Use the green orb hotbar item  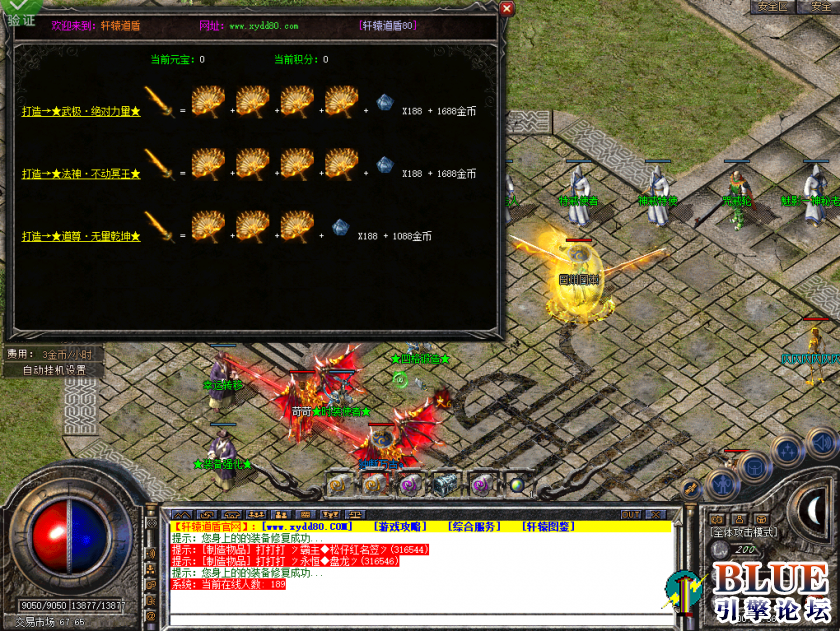(x=516, y=485)
